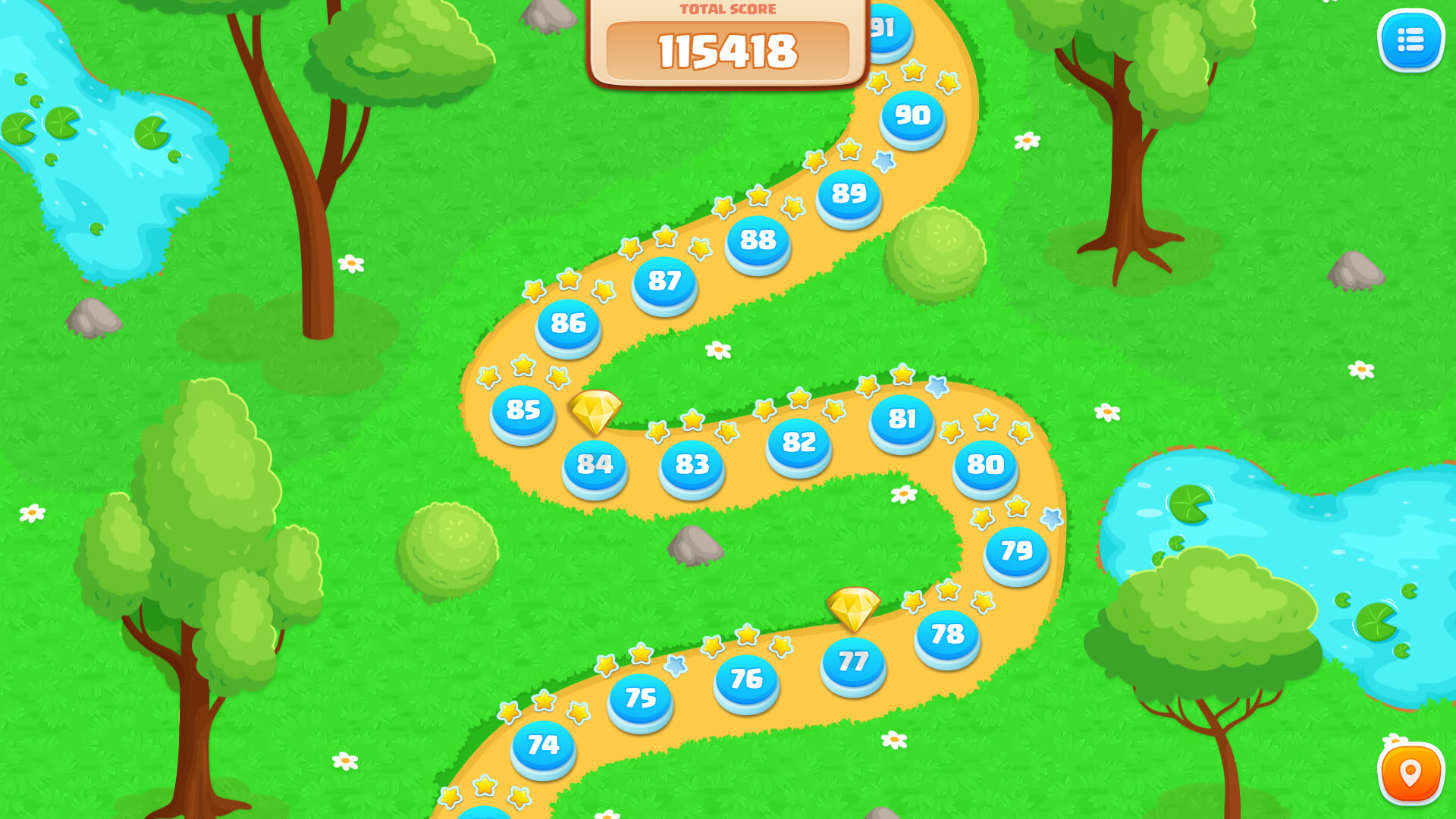Click the blue star near level 79
The width and height of the screenshot is (1456, 819).
[1052, 519]
